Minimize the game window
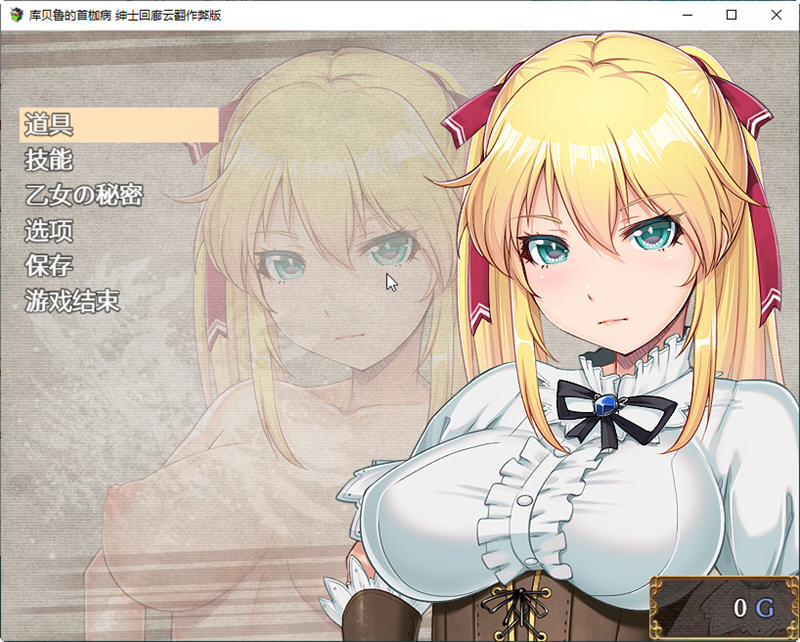This screenshot has height=642, width=800. click(x=685, y=15)
